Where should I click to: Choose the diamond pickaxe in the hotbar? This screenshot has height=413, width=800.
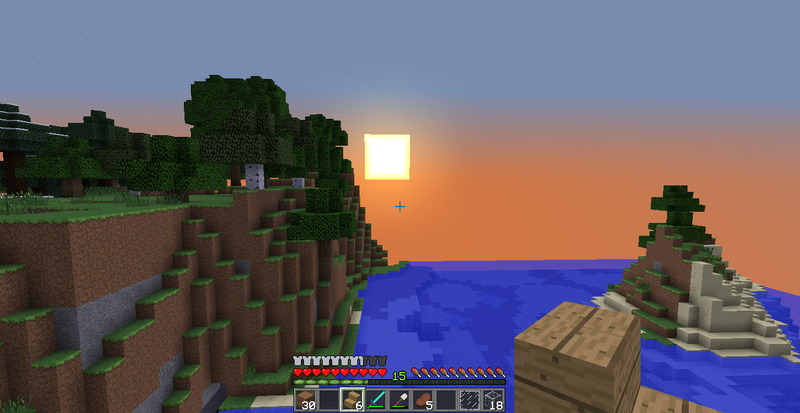(x=376, y=401)
